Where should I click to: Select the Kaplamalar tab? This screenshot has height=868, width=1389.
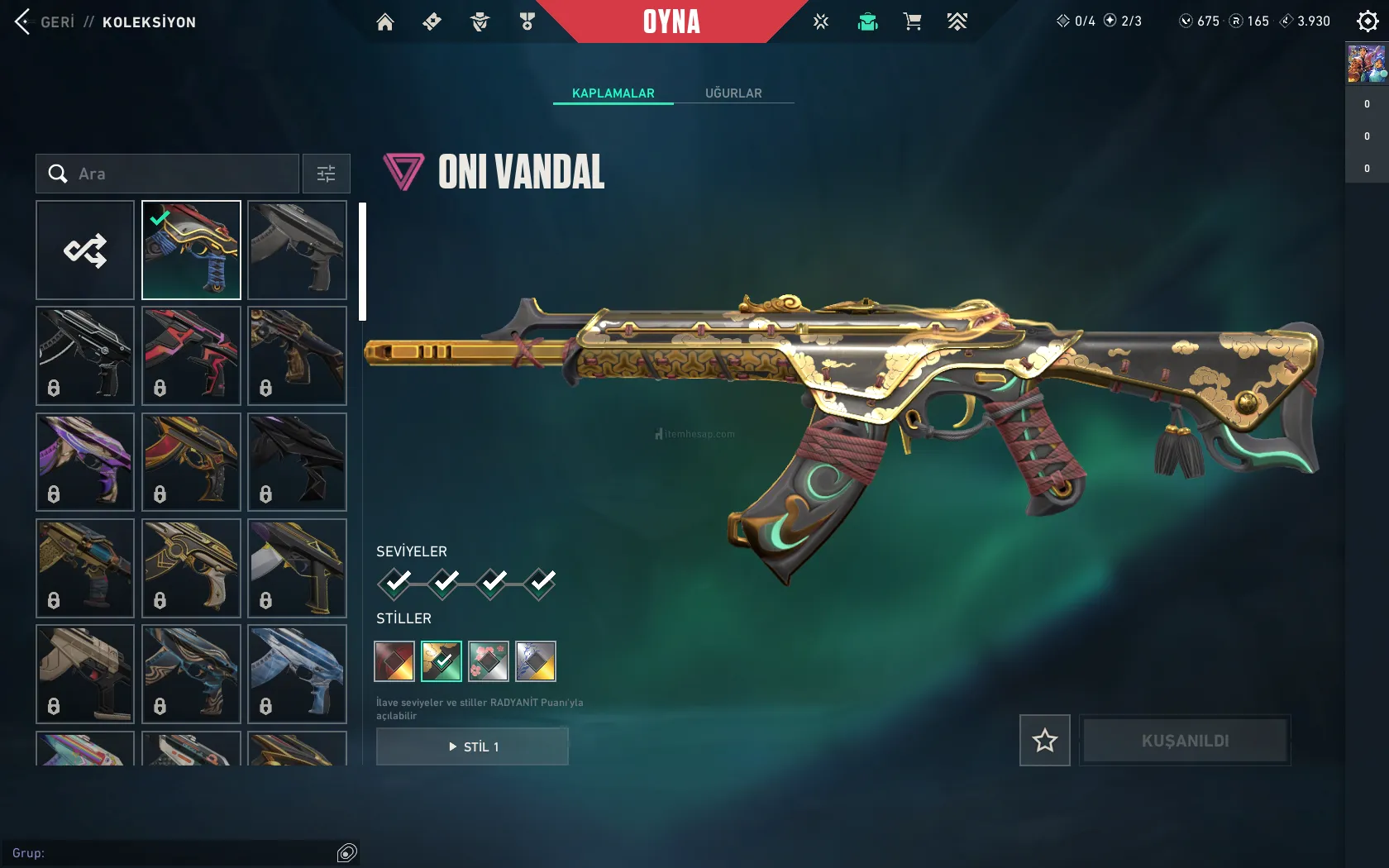(x=613, y=93)
